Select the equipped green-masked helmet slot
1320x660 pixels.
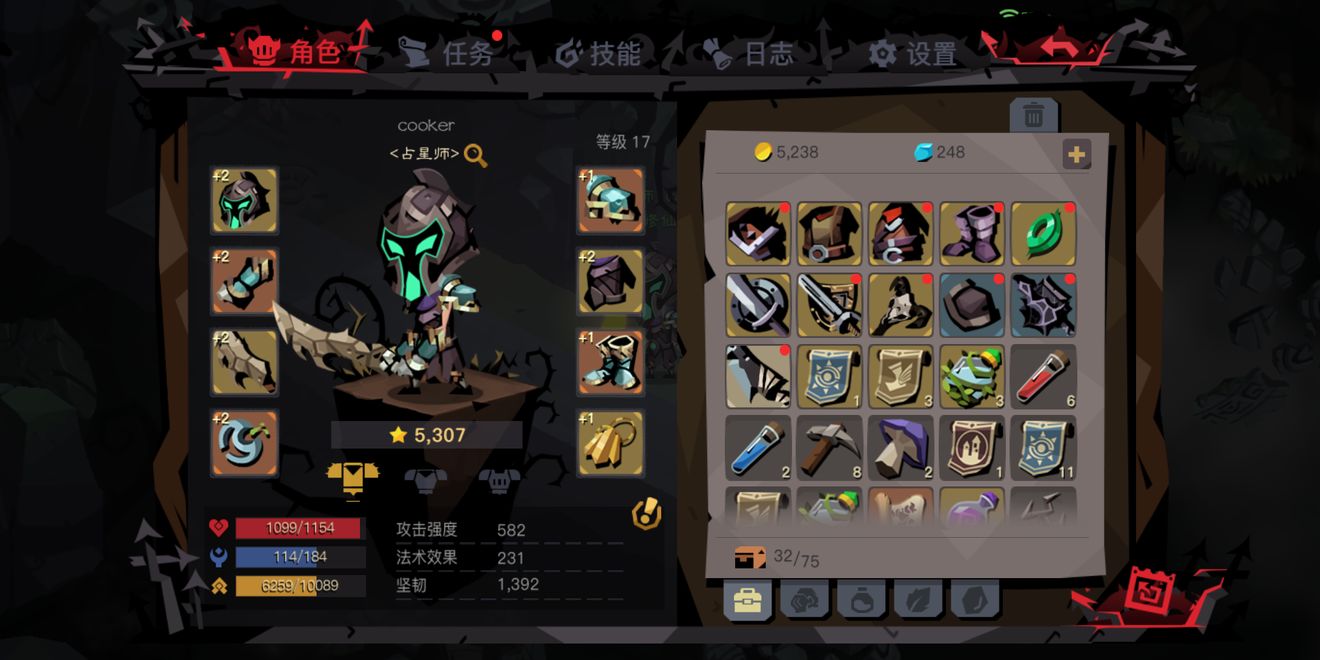(244, 200)
